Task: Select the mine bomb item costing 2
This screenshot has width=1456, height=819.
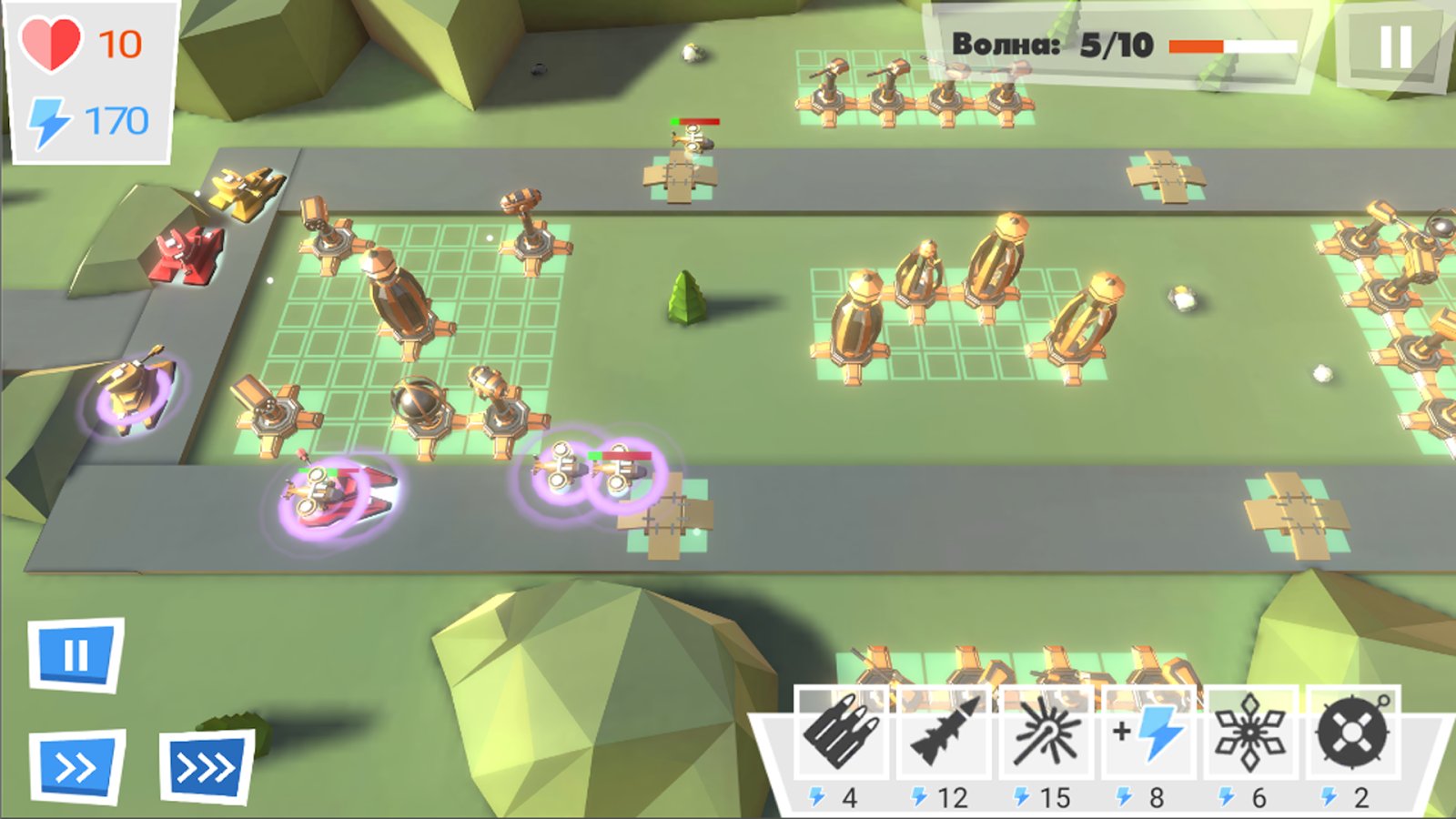Action: 1353,733
